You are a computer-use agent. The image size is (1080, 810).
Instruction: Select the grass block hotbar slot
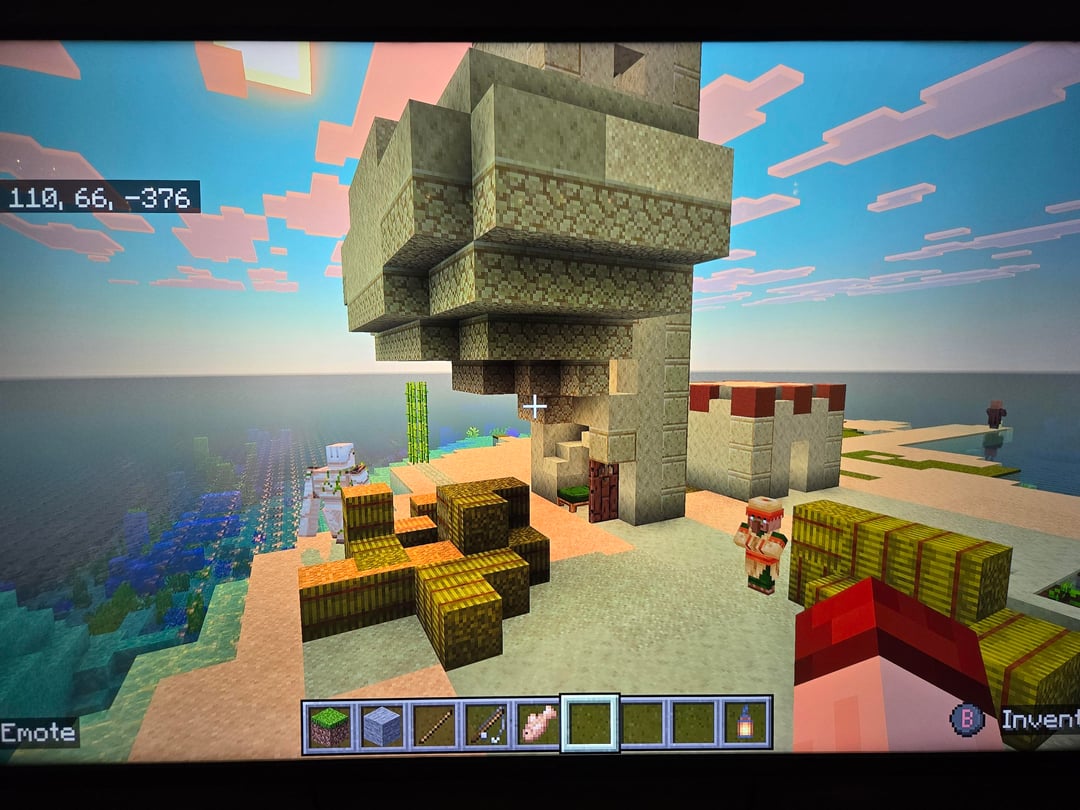pos(329,725)
